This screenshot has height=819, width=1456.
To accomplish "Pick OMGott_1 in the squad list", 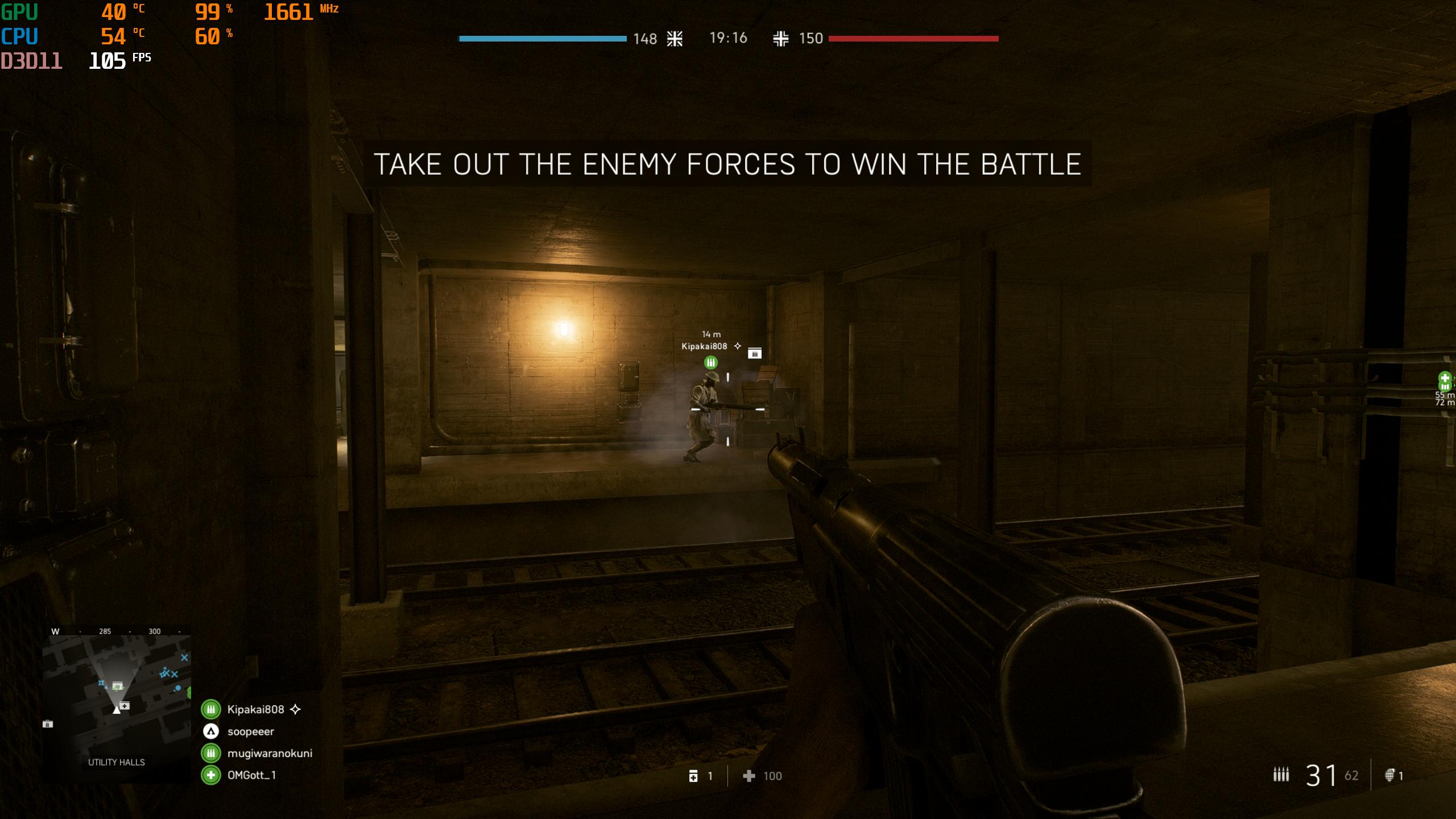I will click(251, 775).
